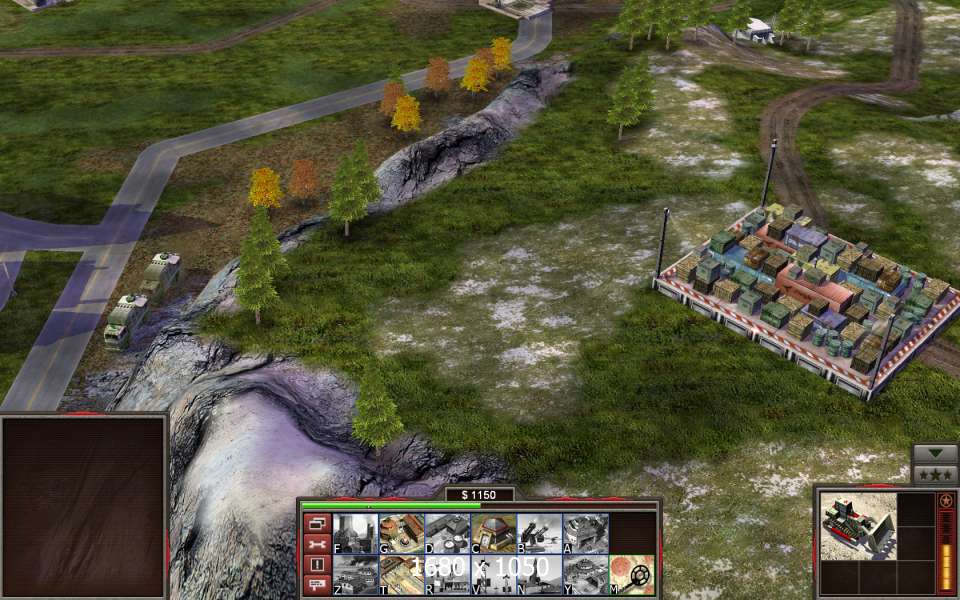The image size is (960, 600).
Task: Click the overlapping windows button
Action: (x=316, y=523)
